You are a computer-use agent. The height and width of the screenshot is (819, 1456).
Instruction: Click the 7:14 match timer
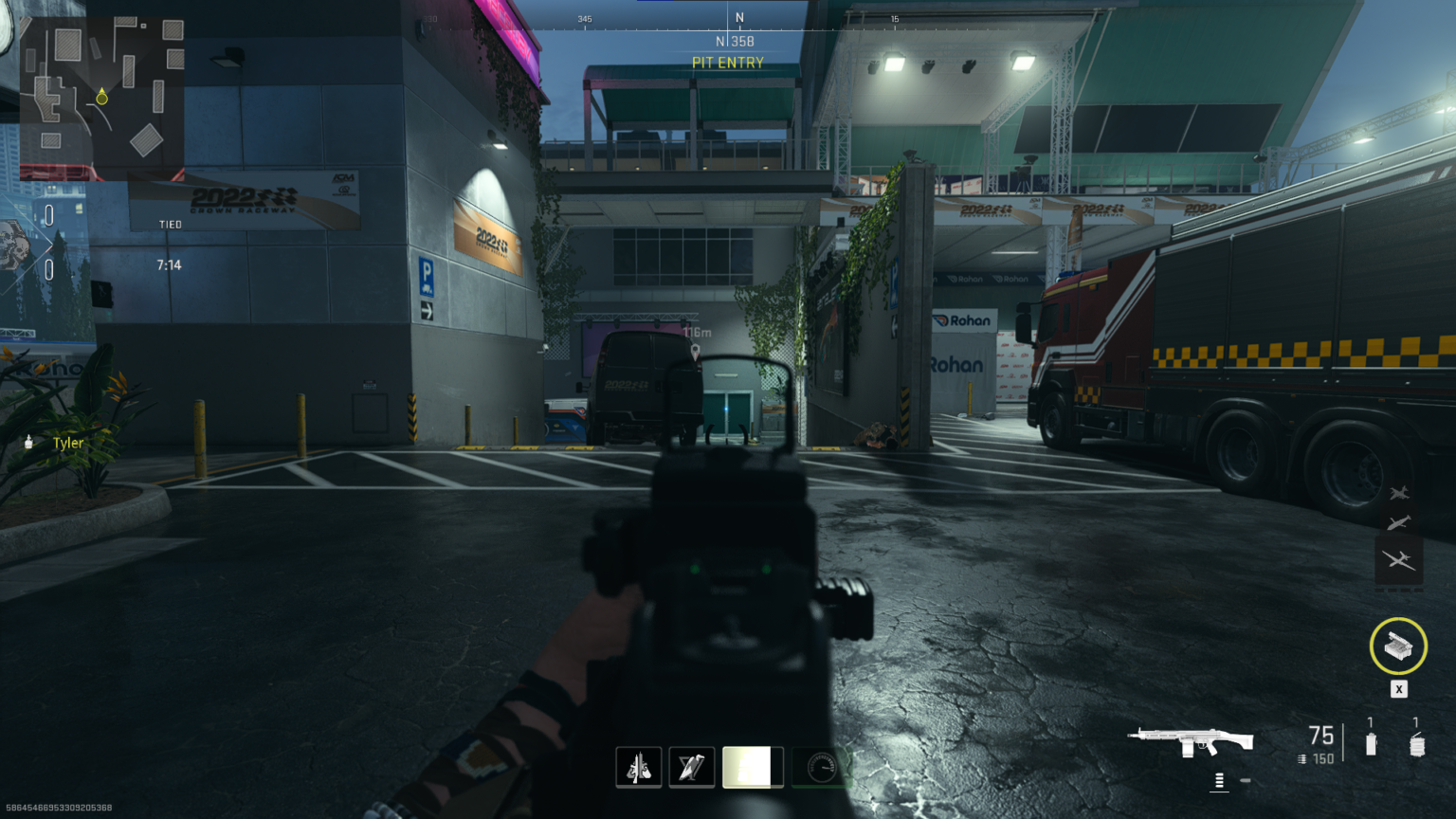point(169,264)
